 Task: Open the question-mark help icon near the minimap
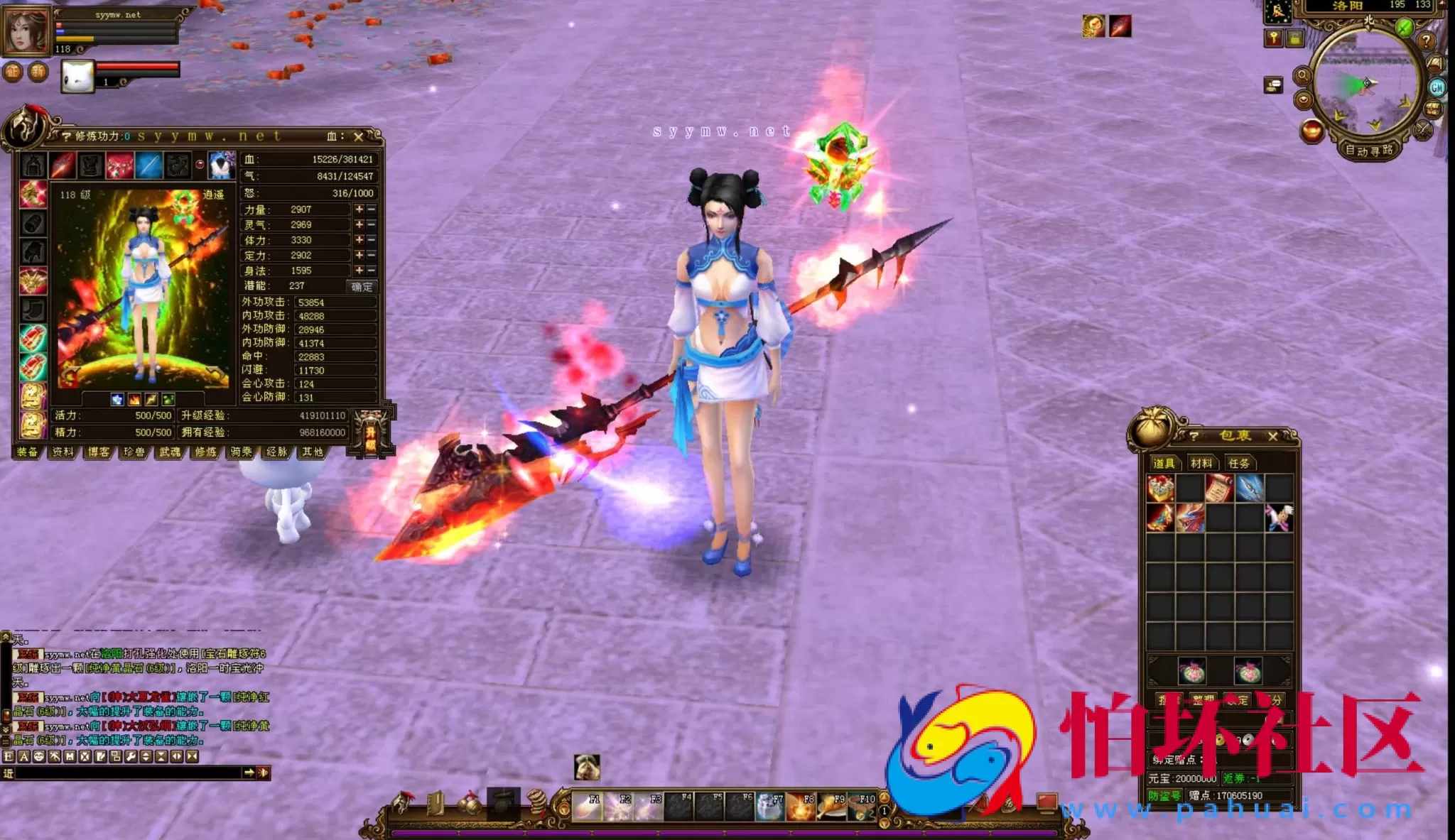[1426, 42]
